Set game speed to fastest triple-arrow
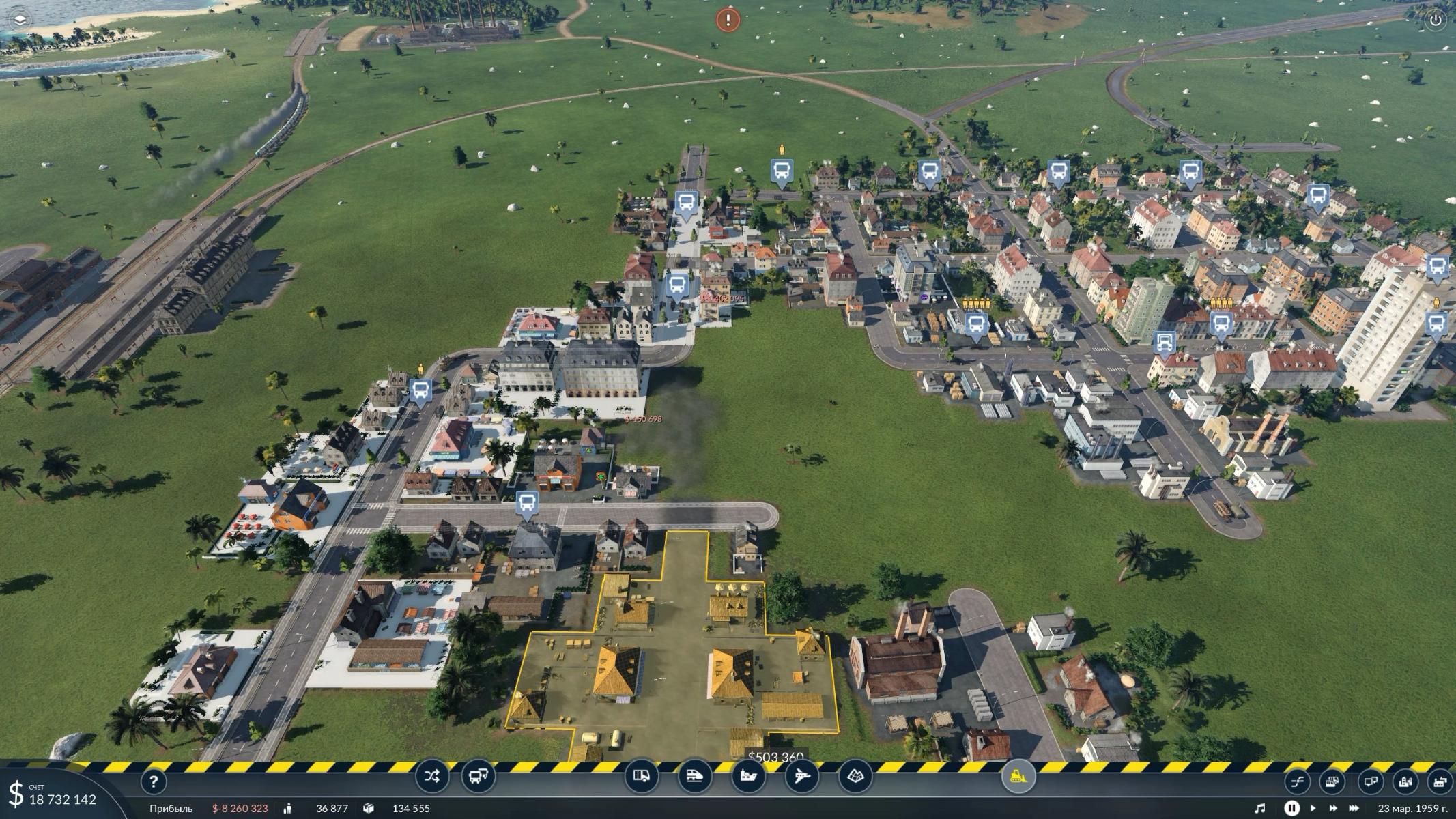 1355,808
